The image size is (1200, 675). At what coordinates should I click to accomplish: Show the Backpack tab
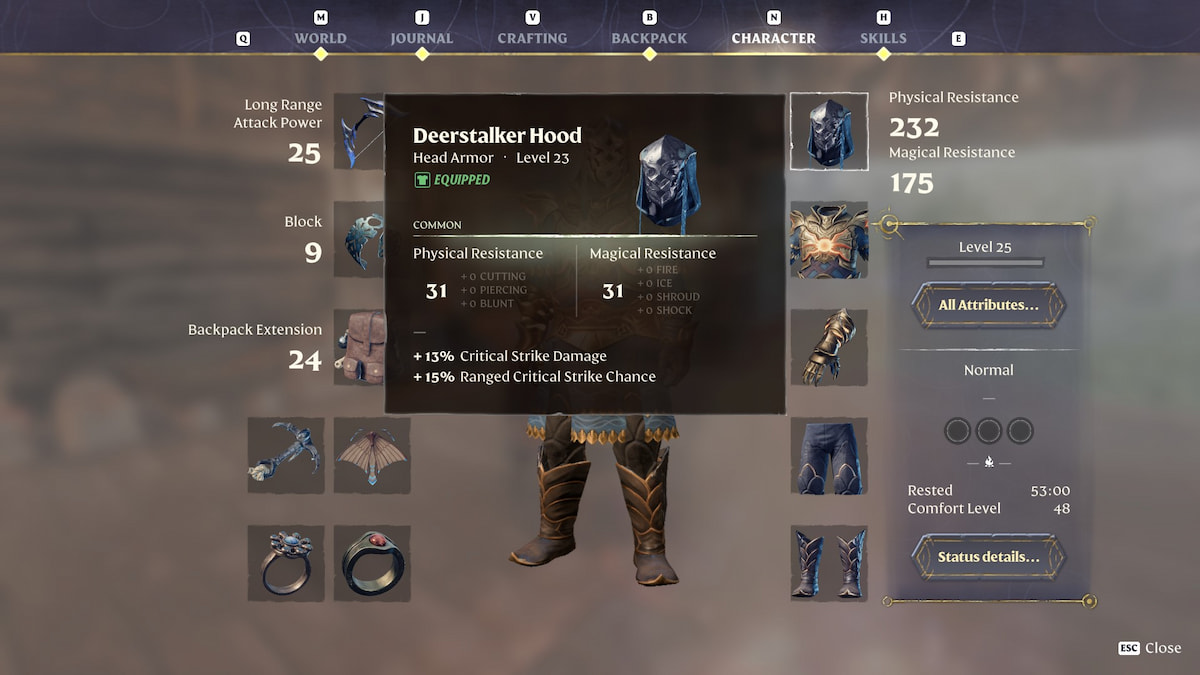(x=649, y=38)
